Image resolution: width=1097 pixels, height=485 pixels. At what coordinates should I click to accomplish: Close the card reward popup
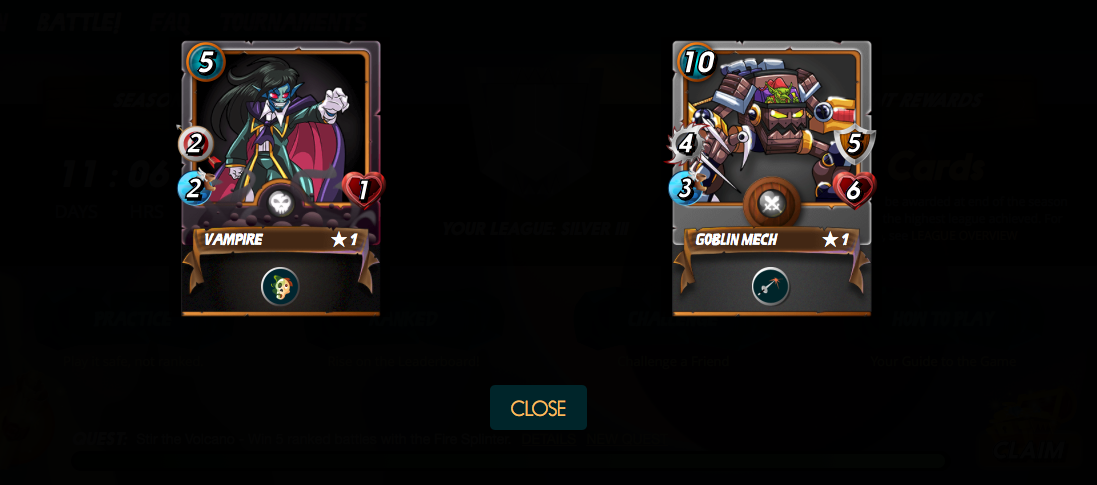click(x=538, y=408)
